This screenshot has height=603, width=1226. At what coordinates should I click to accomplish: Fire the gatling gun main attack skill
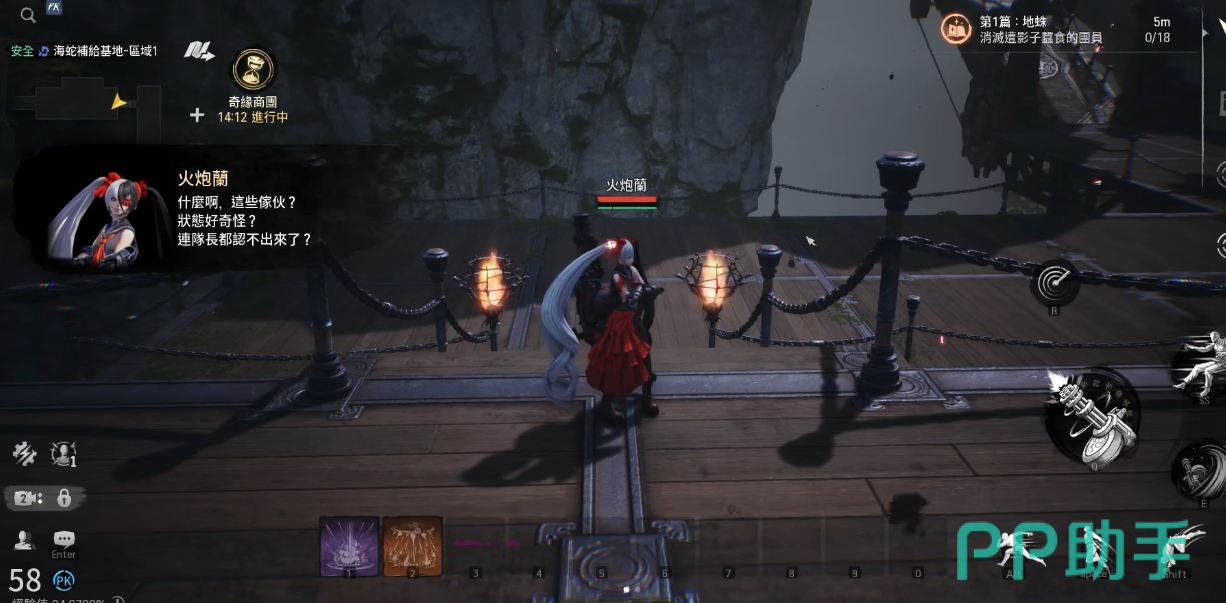coord(1093,415)
